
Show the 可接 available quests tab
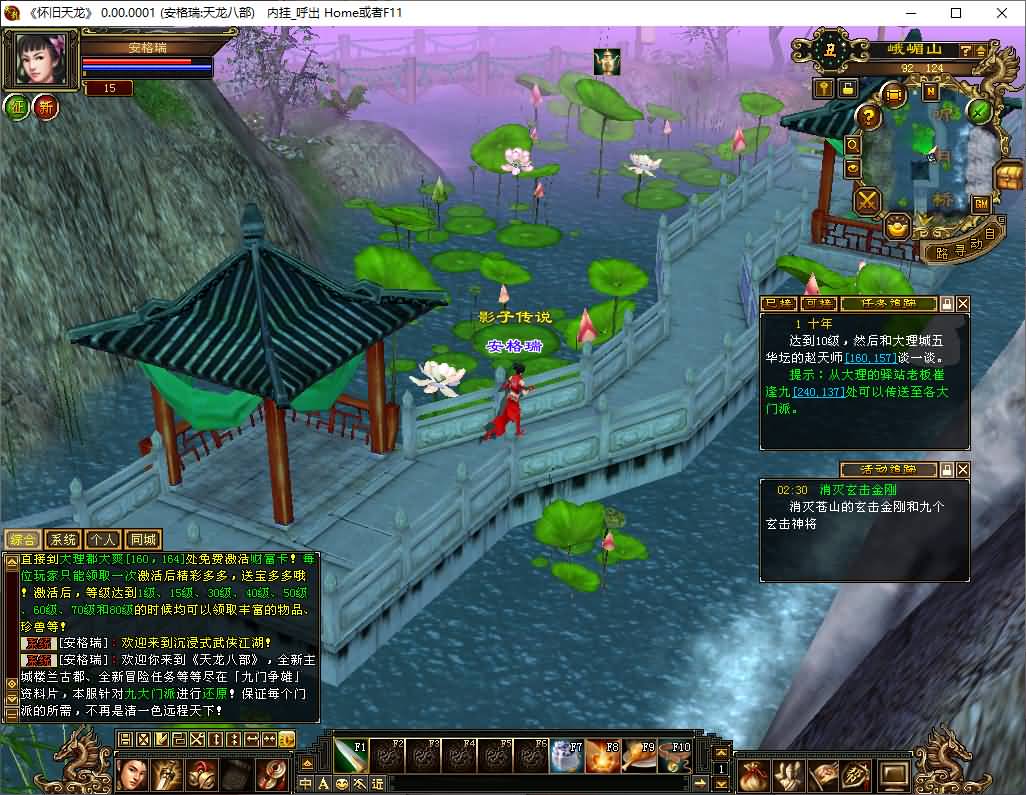click(818, 303)
